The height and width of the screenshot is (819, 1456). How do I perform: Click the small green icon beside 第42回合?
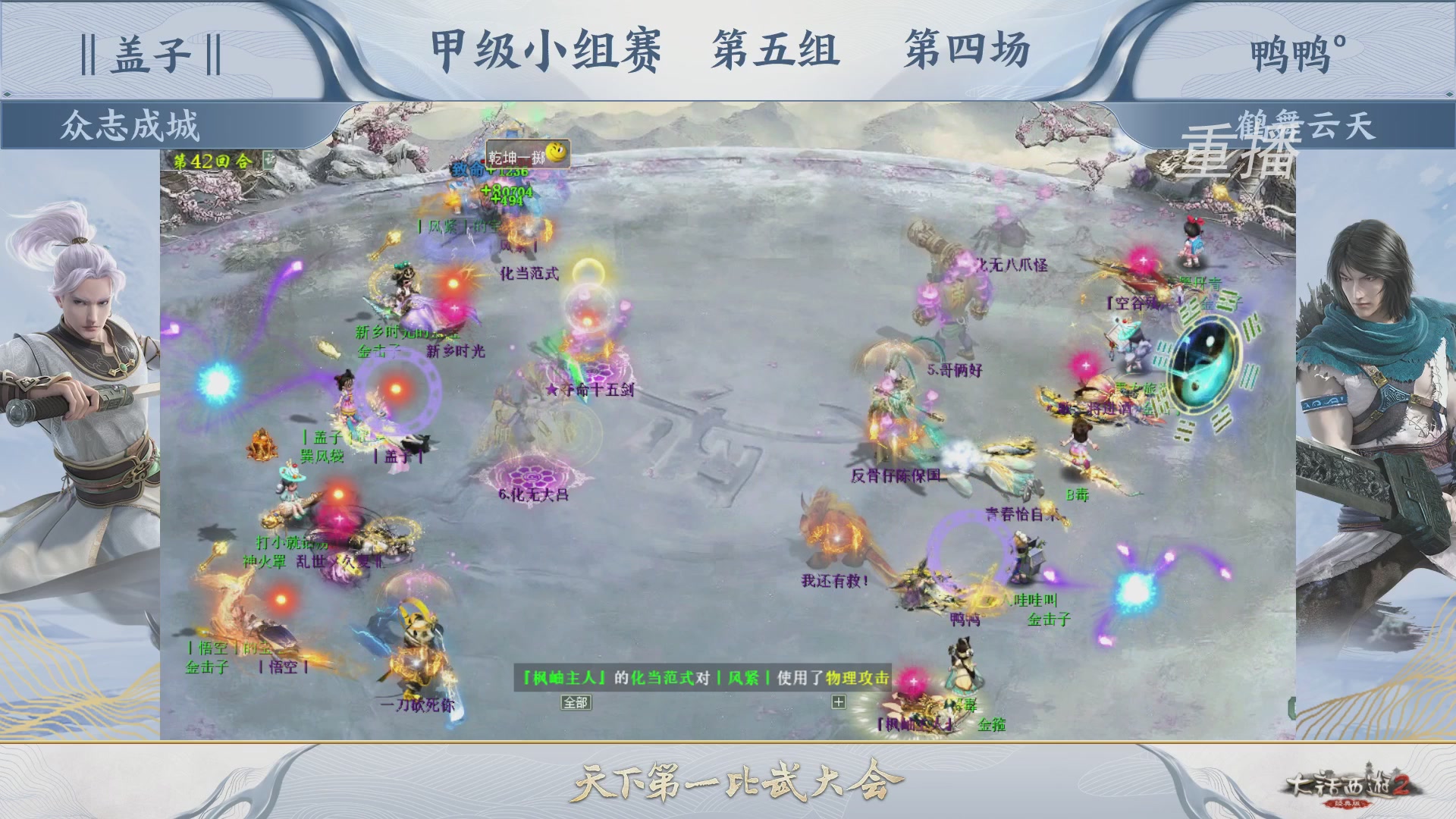271,160
